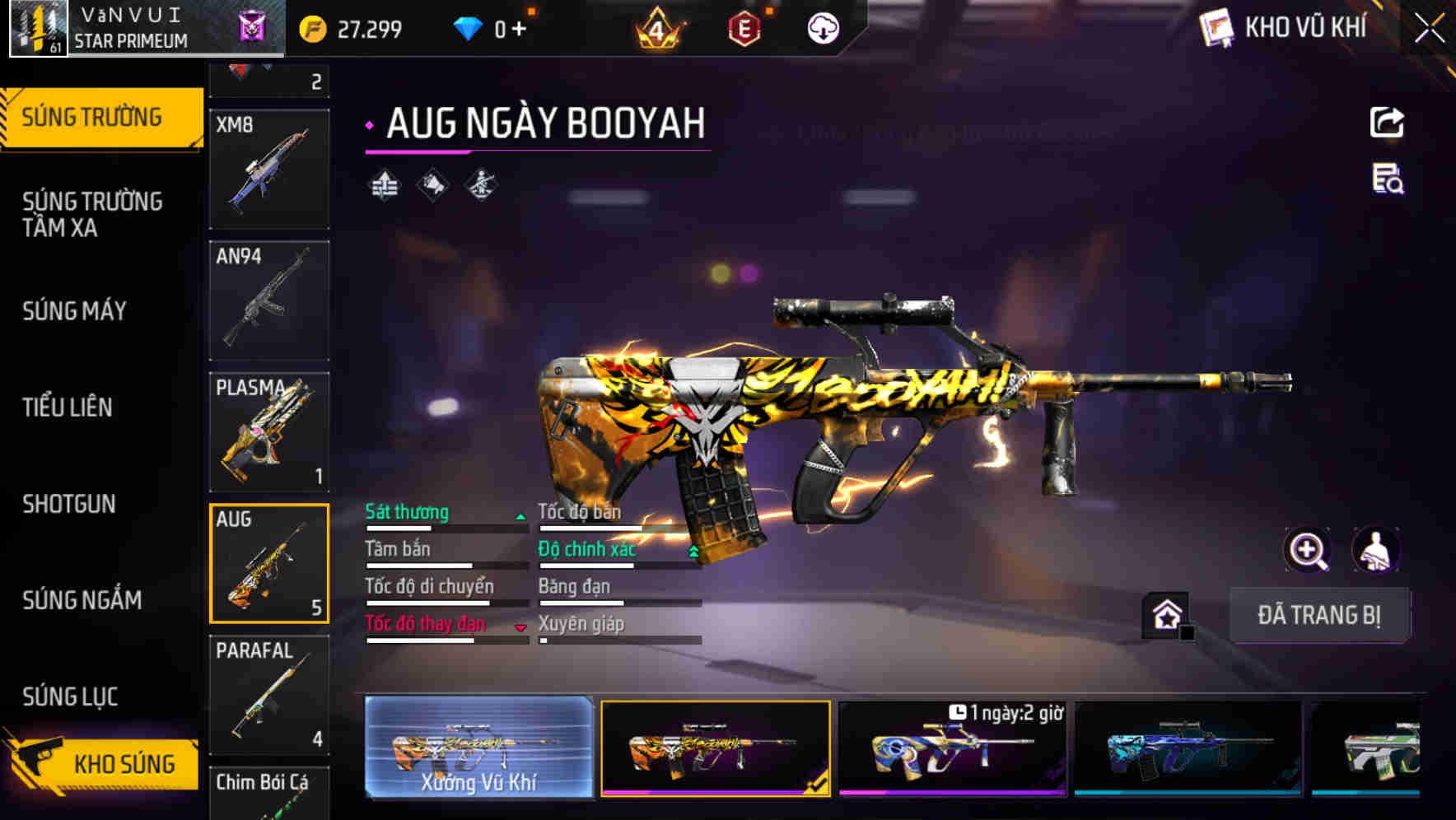Open the weapon details search icon
Image resolution: width=1456 pixels, height=820 pixels.
point(1387,179)
